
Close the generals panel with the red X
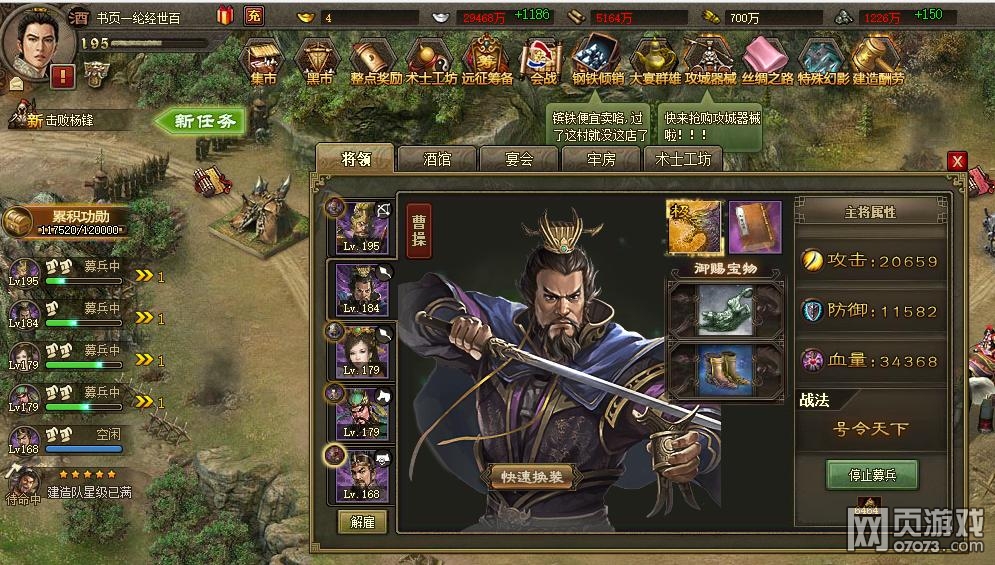(957, 161)
